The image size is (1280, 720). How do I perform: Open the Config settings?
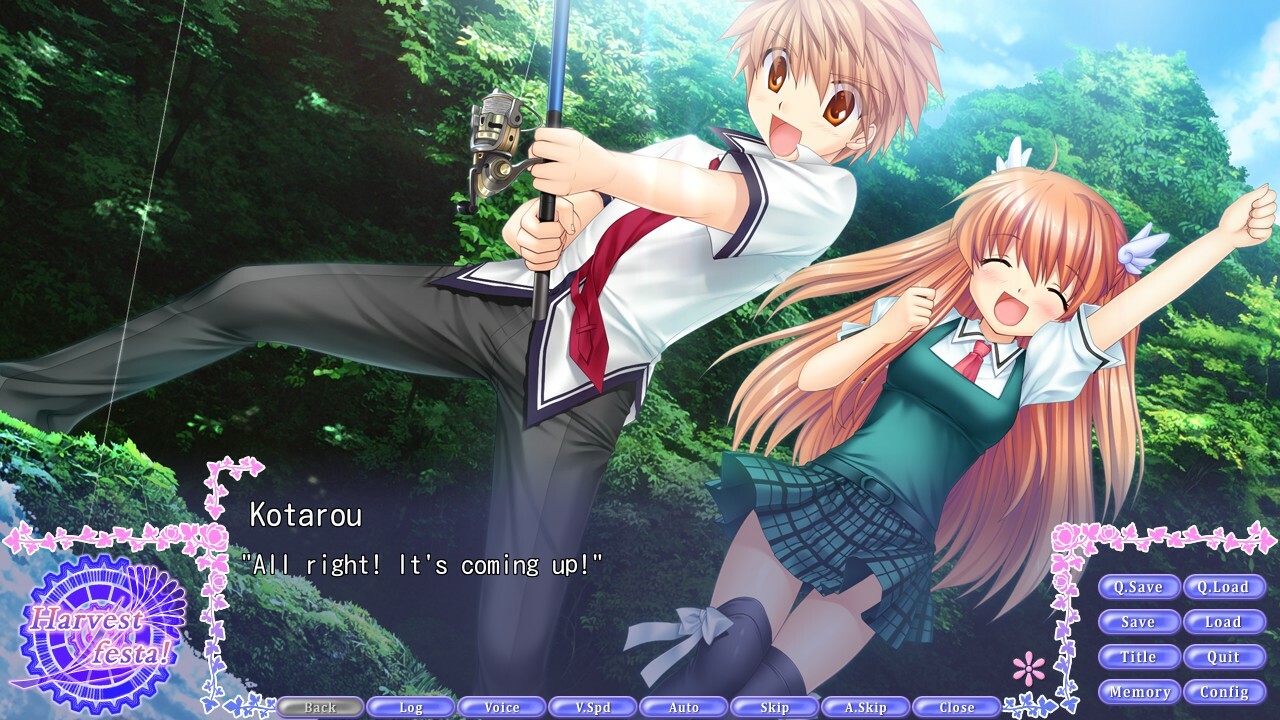pyautogui.click(x=1227, y=691)
